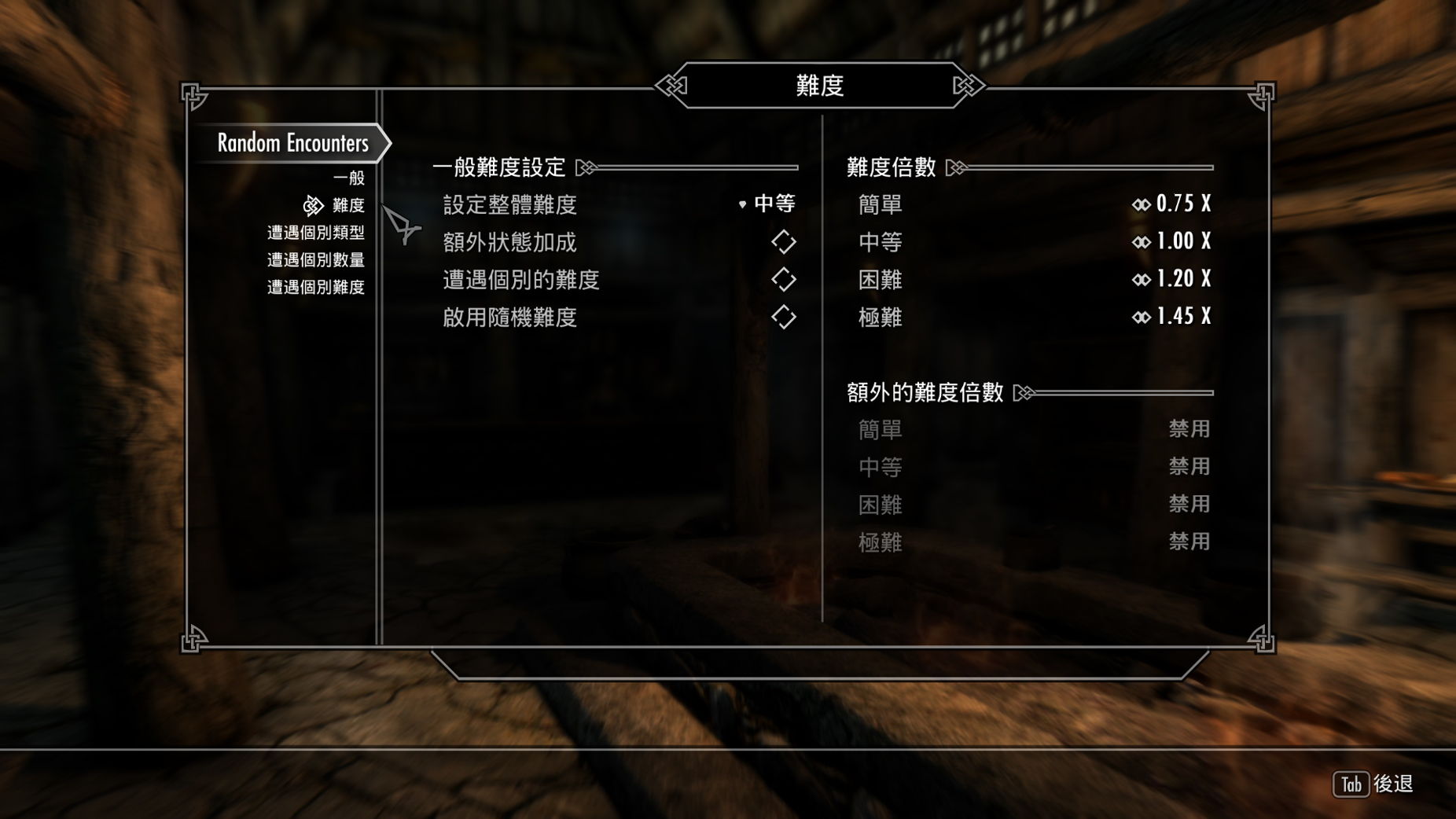The height and width of the screenshot is (819, 1456).
Task: Click the knot icon beside 額外的難度倍數 header
Action: point(1024,391)
